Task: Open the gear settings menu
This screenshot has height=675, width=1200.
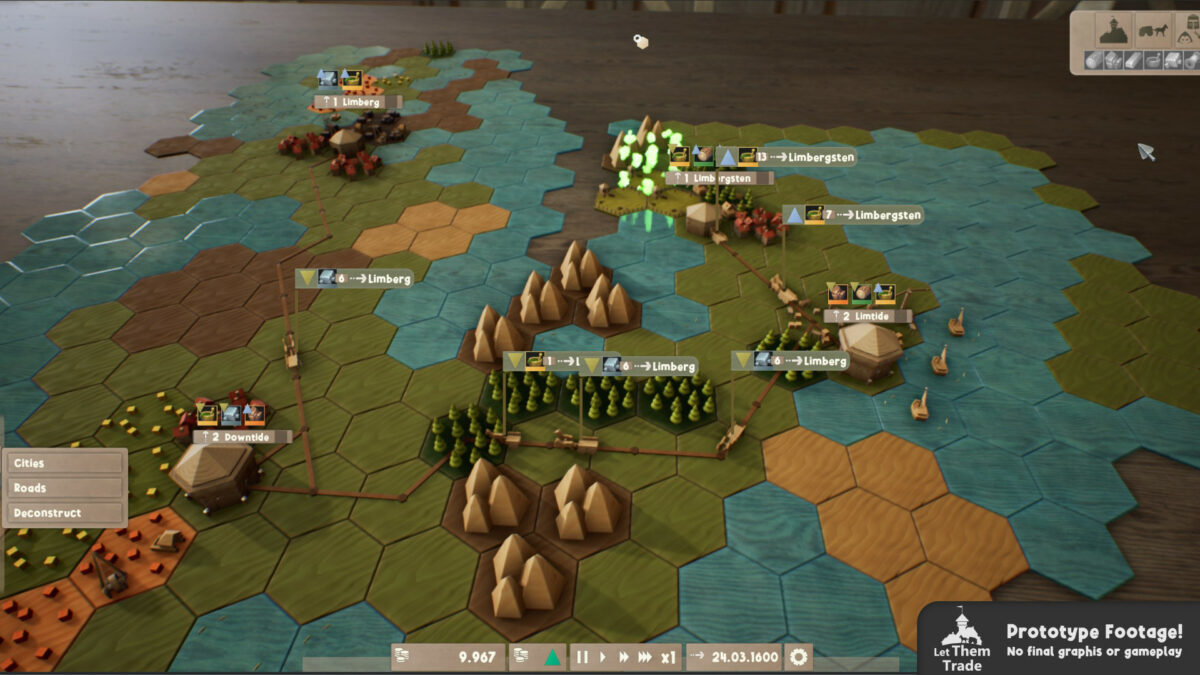Action: [798, 657]
